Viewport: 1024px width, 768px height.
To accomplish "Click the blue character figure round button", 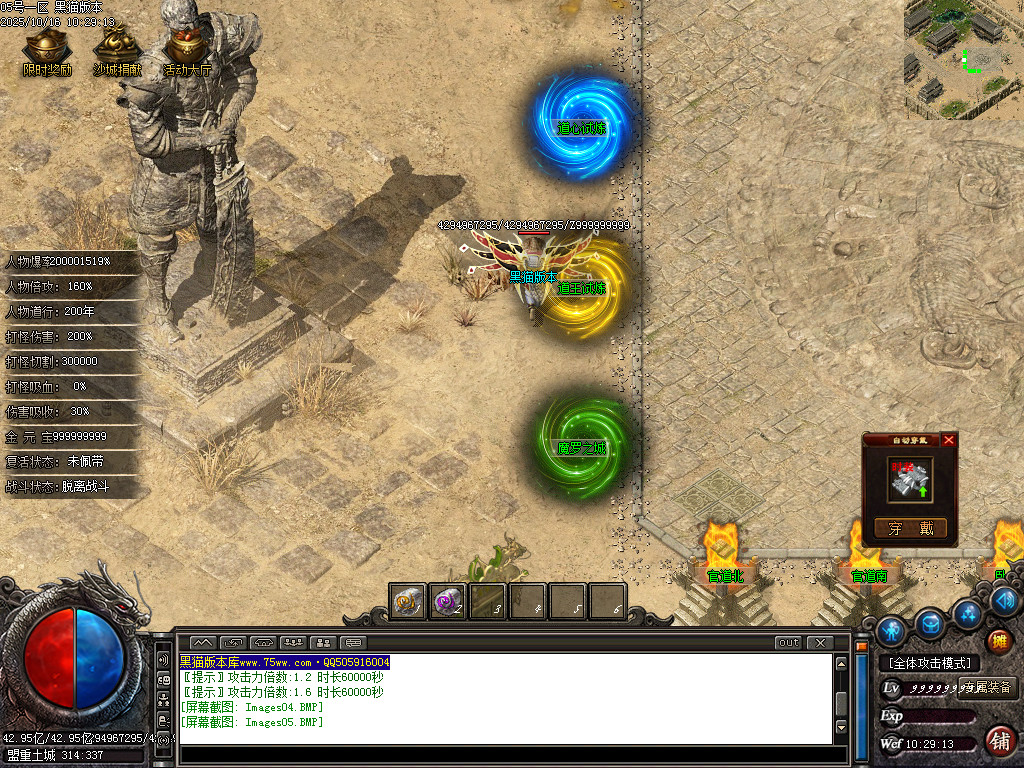I will pyautogui.click(x=891, y=631).
